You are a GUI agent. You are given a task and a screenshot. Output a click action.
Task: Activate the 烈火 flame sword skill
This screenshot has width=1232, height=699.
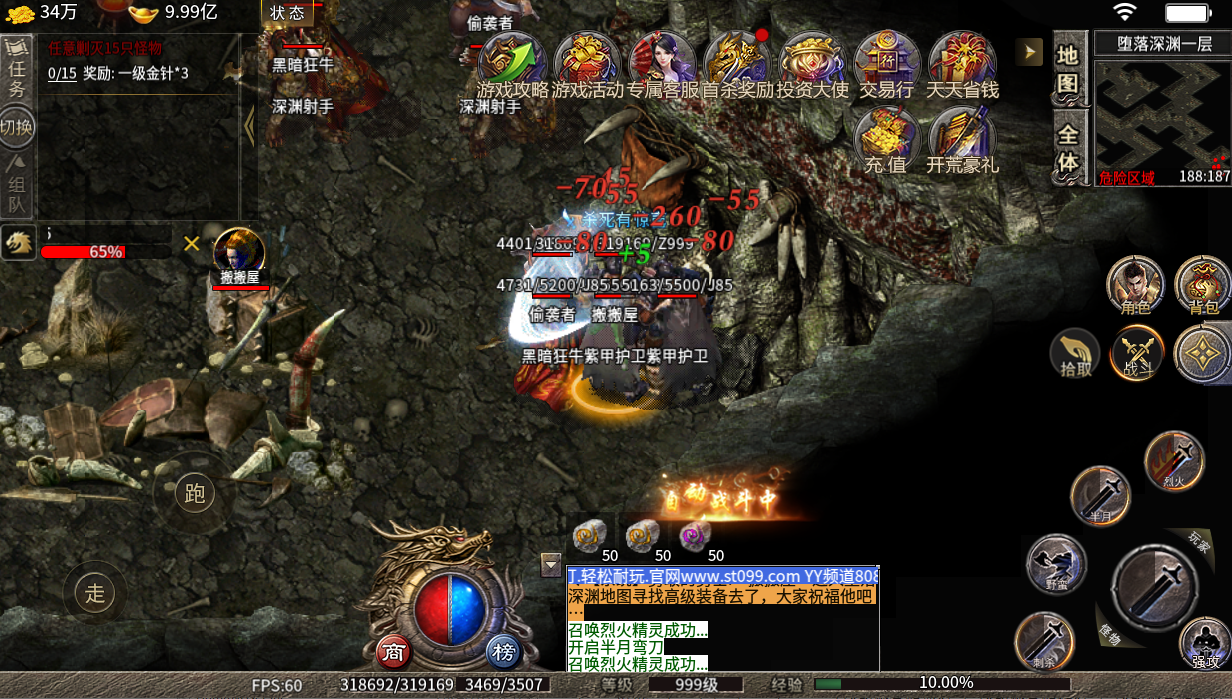point(1174,461)
